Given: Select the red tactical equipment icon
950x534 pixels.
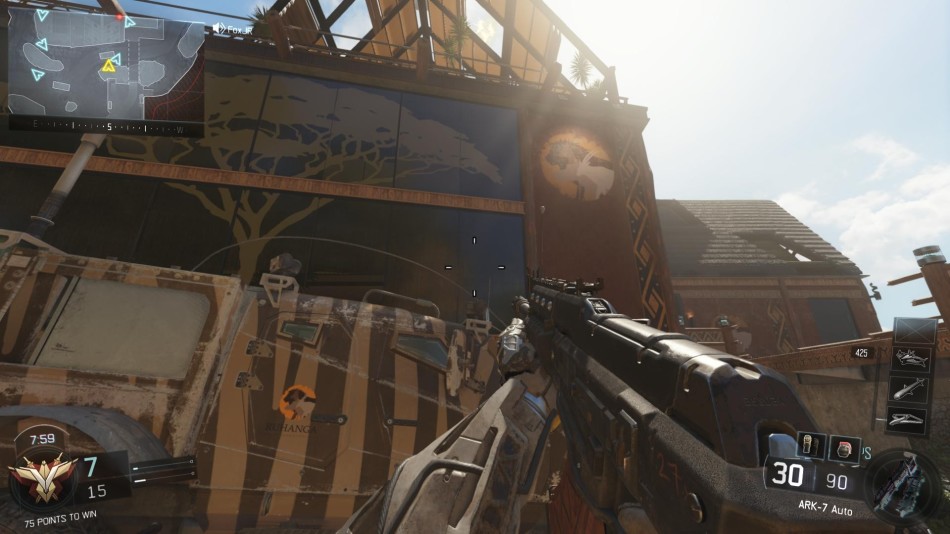Looking at the screenshot, I should 845,448.
